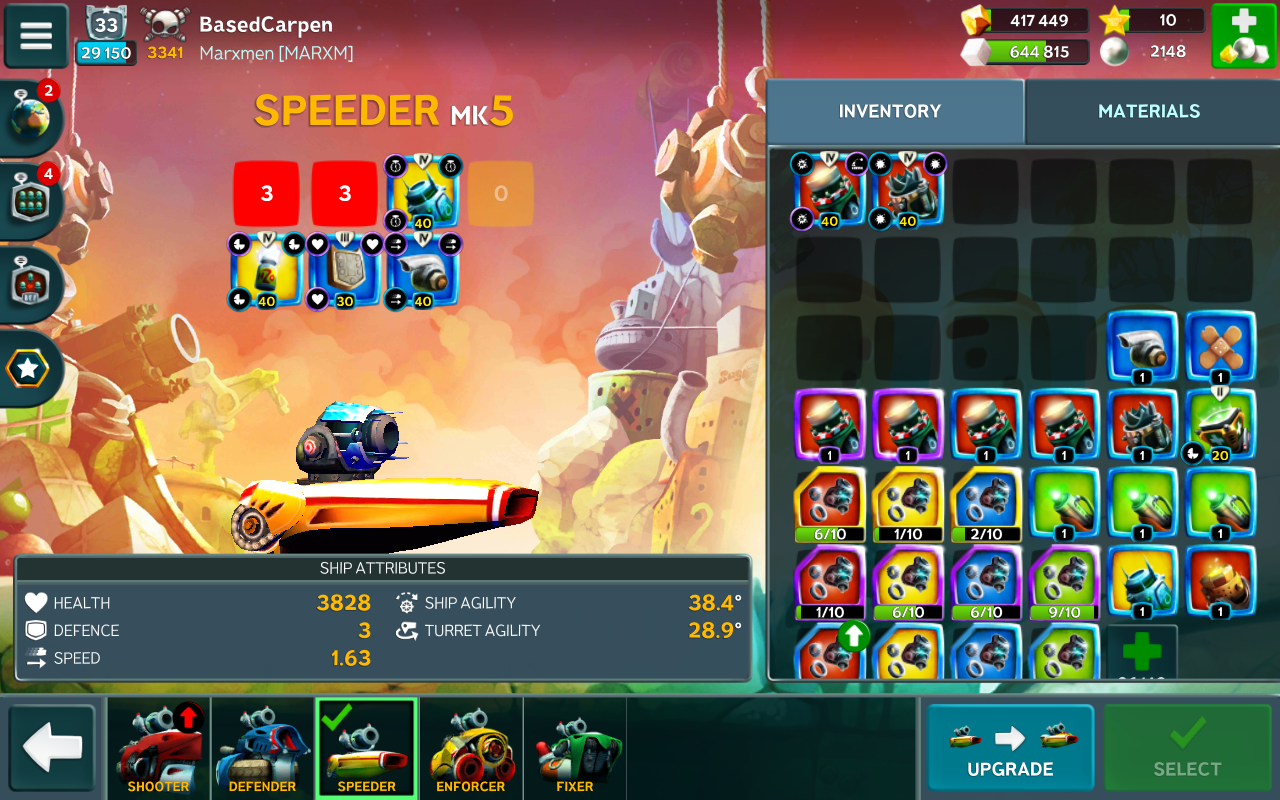Choose the Shooter ship
The width and height of the screenshot is (1280, 800).
159,748
